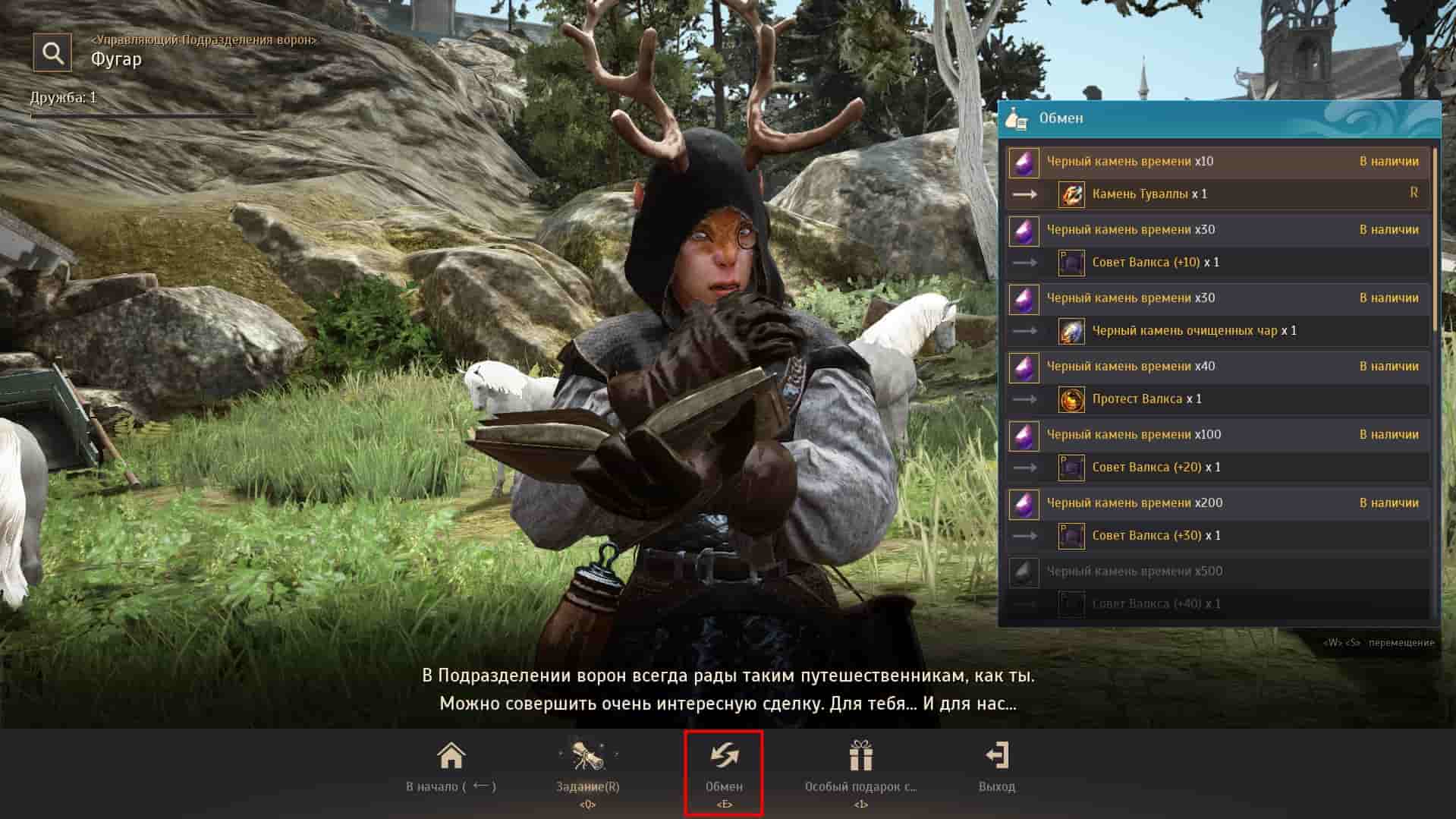Leave the dialogue with Выход
Viewport: 1456px width, 819px height.
996,767
